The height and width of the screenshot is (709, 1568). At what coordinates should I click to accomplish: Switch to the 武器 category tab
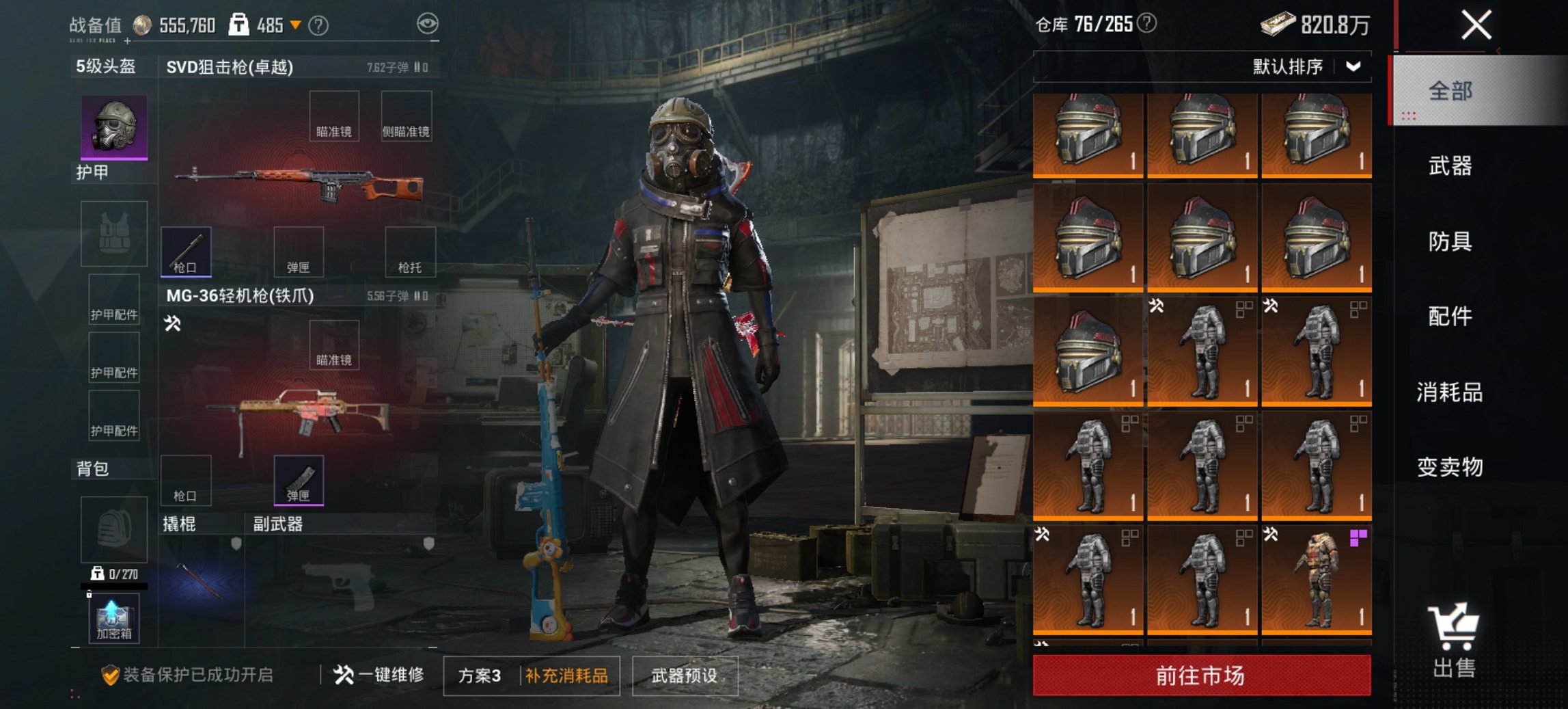pos(1449,166)
